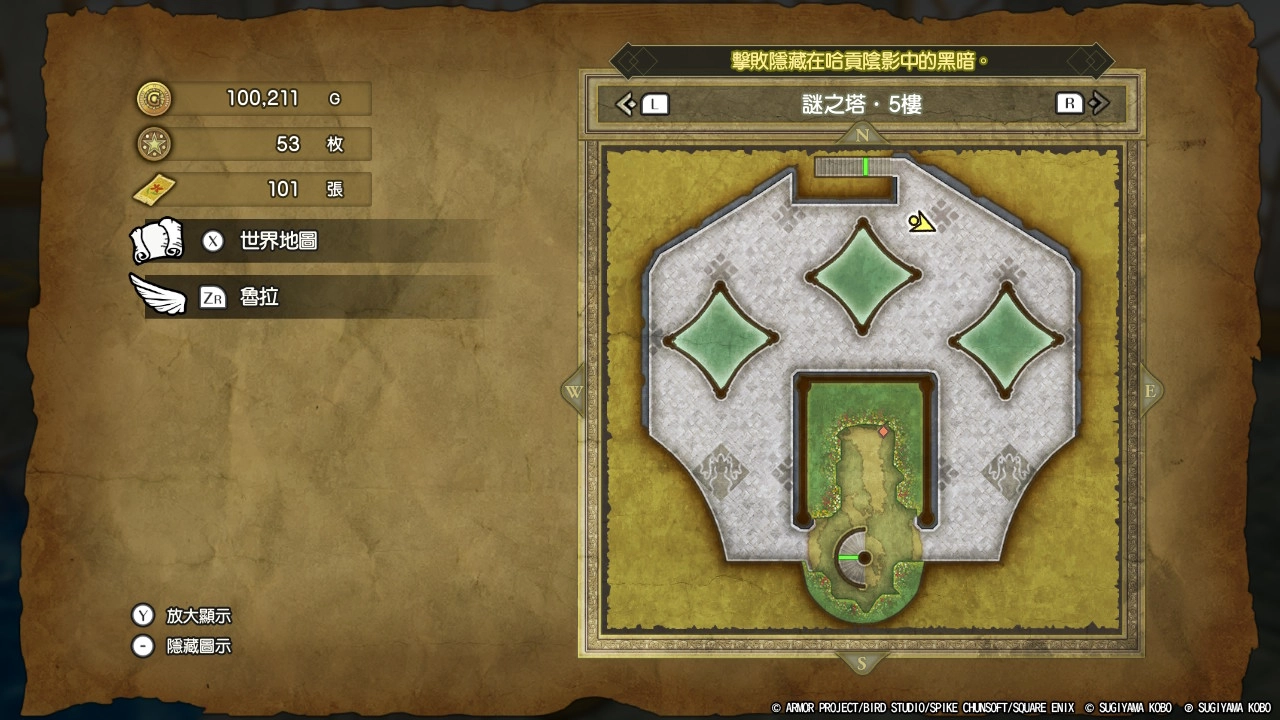Select the 放大顯示 enlarge map option
The image size is (1280, 720).
click(197, 616)
